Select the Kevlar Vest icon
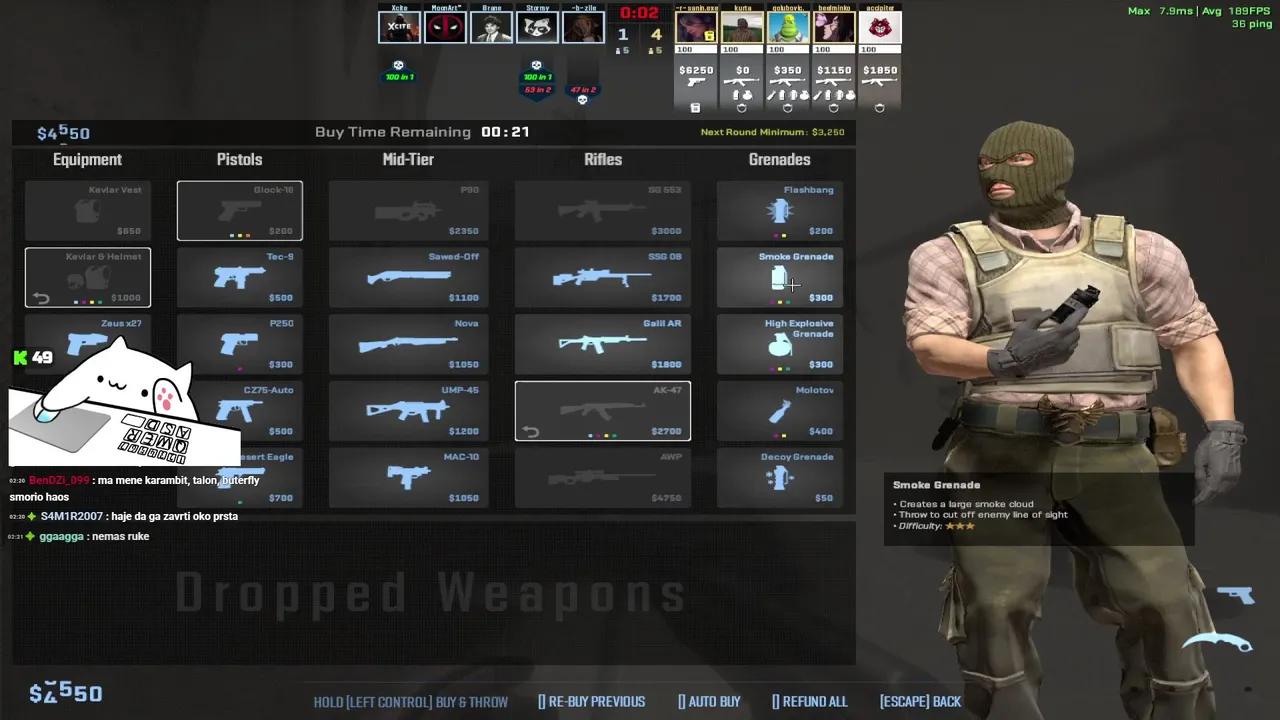 click(x=87, y=210)
